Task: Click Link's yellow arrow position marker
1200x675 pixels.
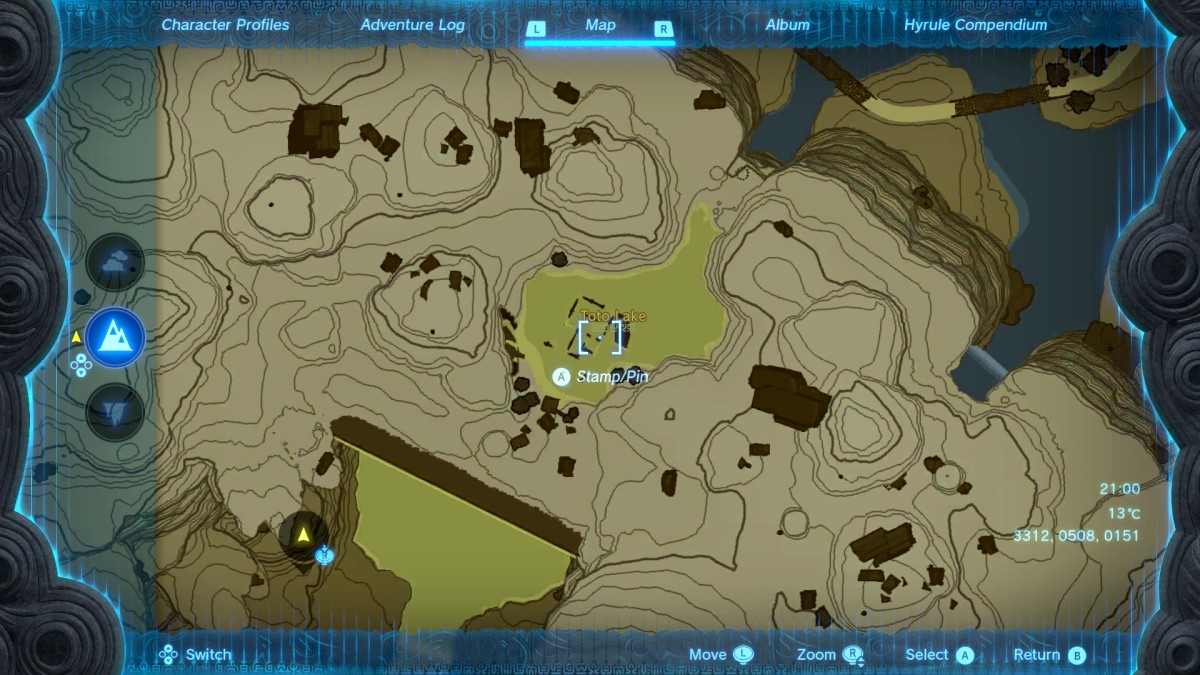Action: click(x=302, y=534)
